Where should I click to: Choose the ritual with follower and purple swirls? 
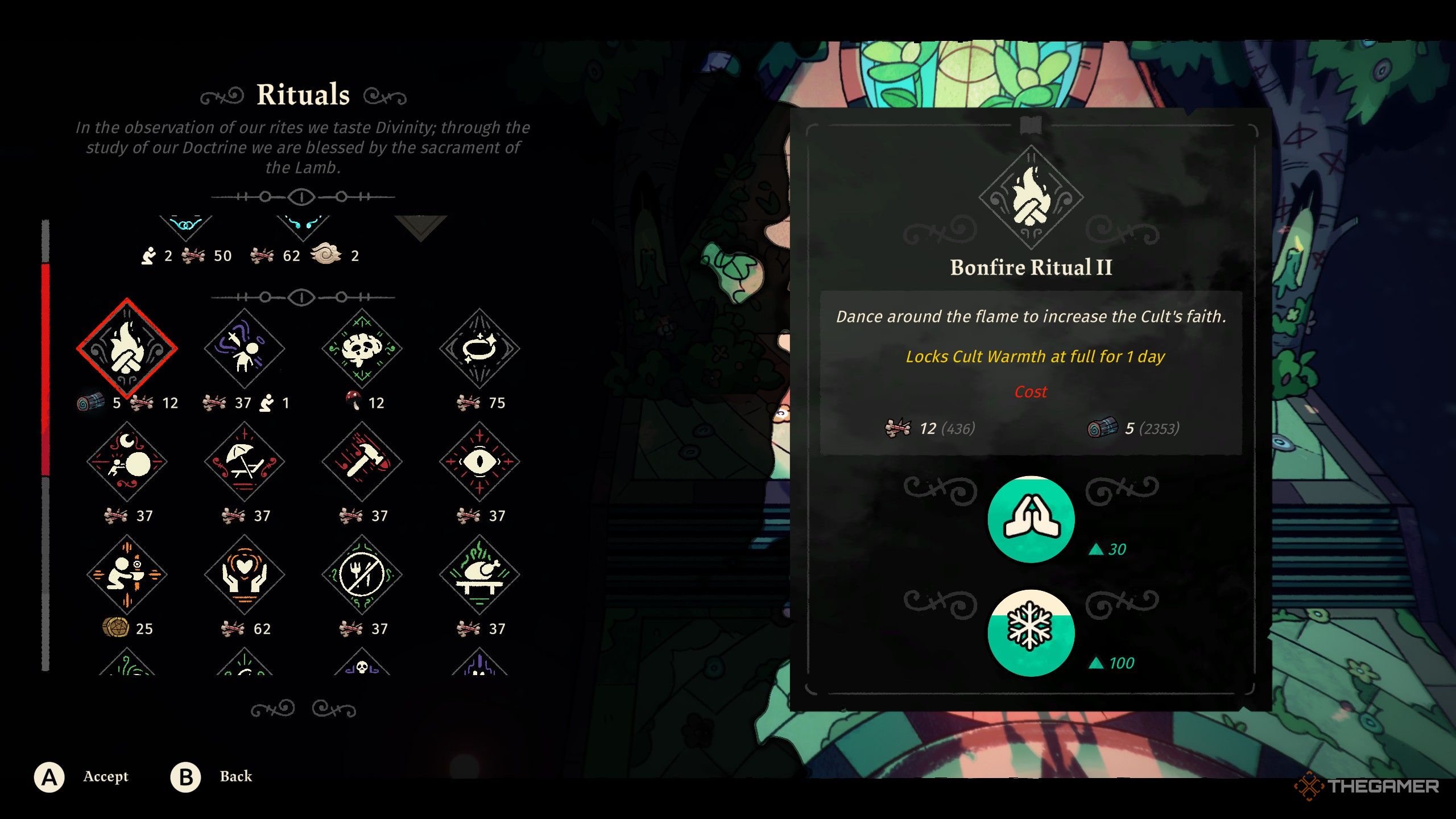[245, 348]
